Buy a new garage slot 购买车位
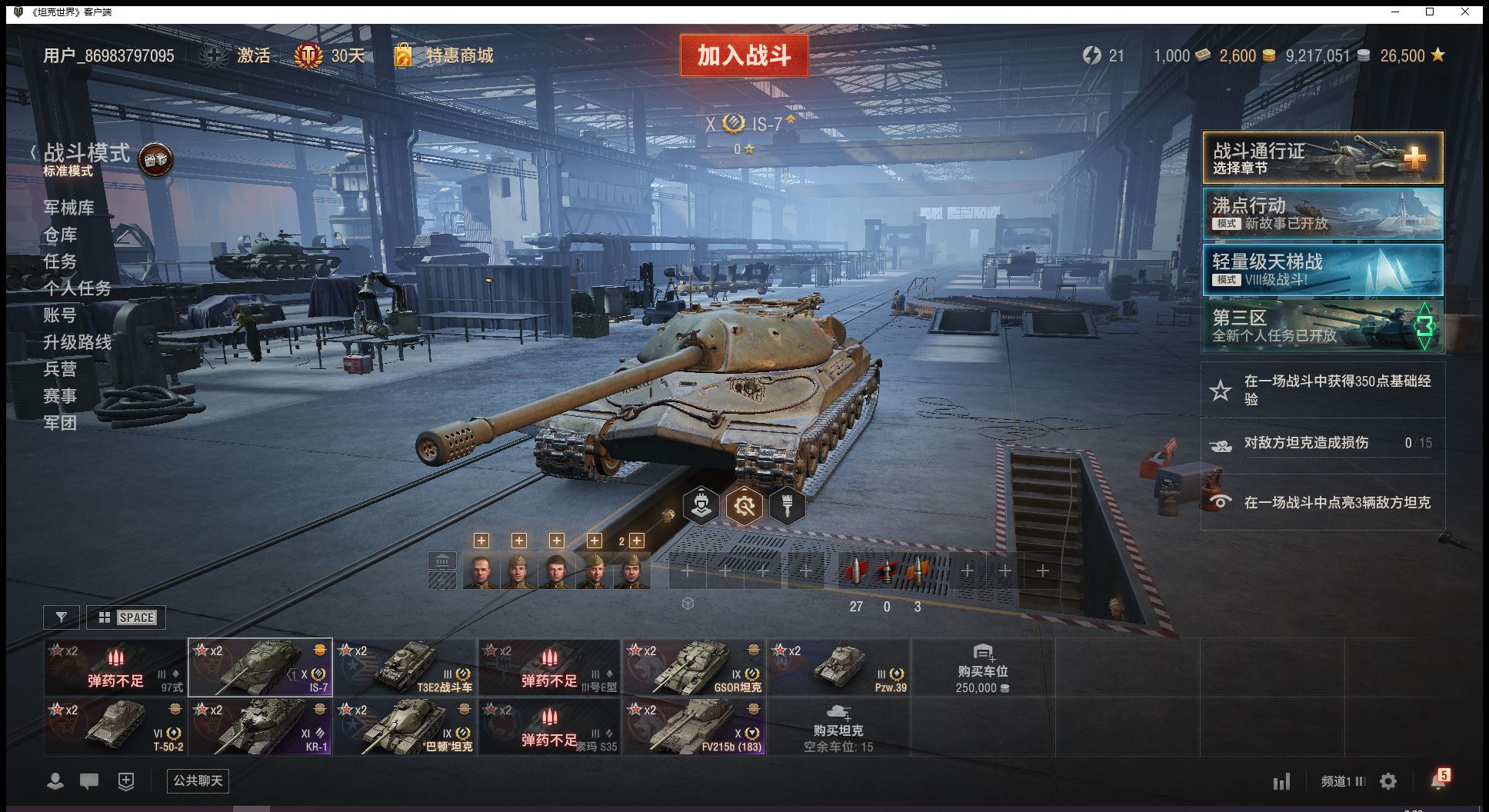 pyautogui.click(x=982, y=668)
